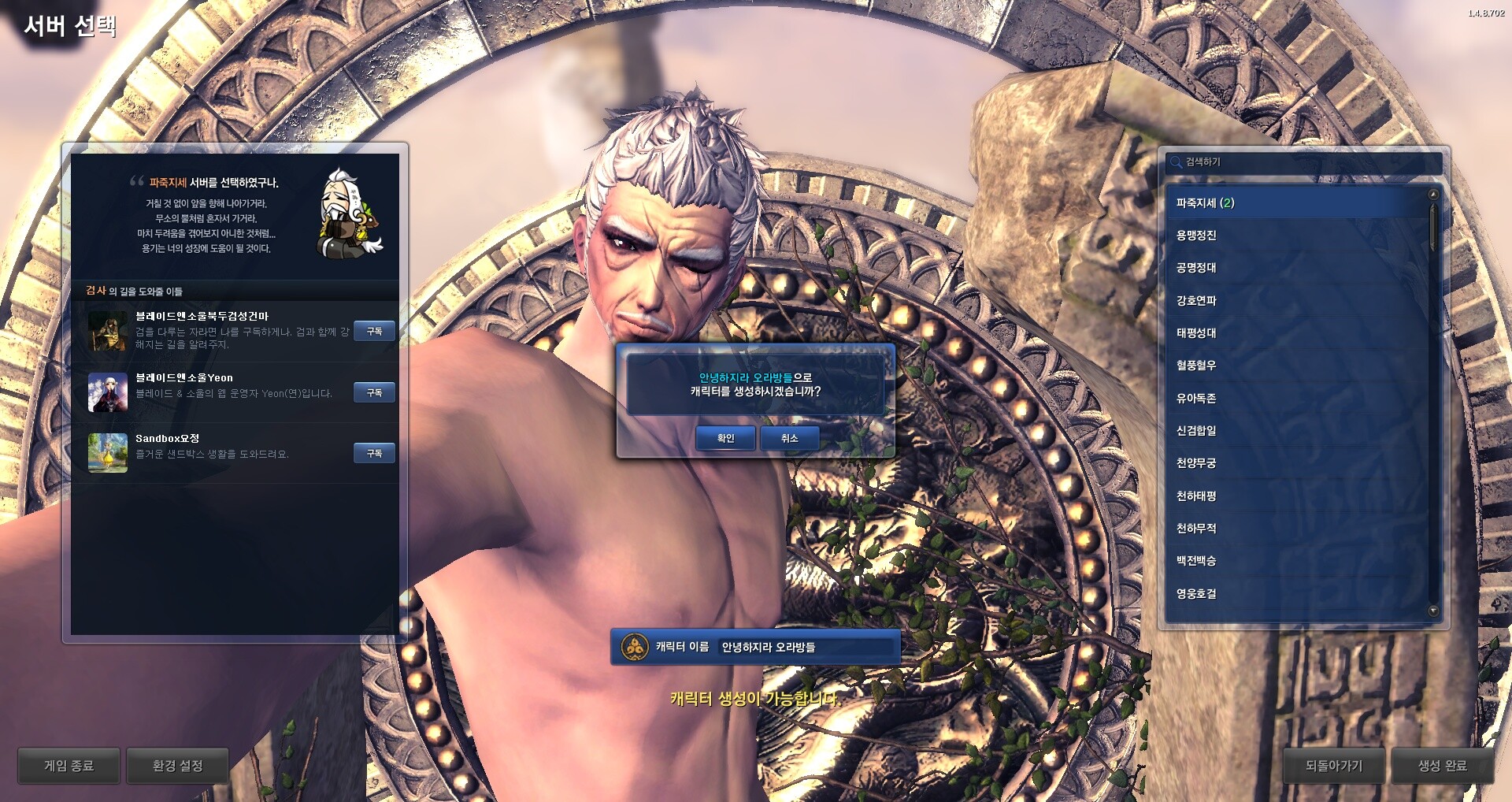Image resolution: width=1512 pixels, height=802 pixels.
Task: Cancel the dialog with 취소 button
Action: pos(789,438)
